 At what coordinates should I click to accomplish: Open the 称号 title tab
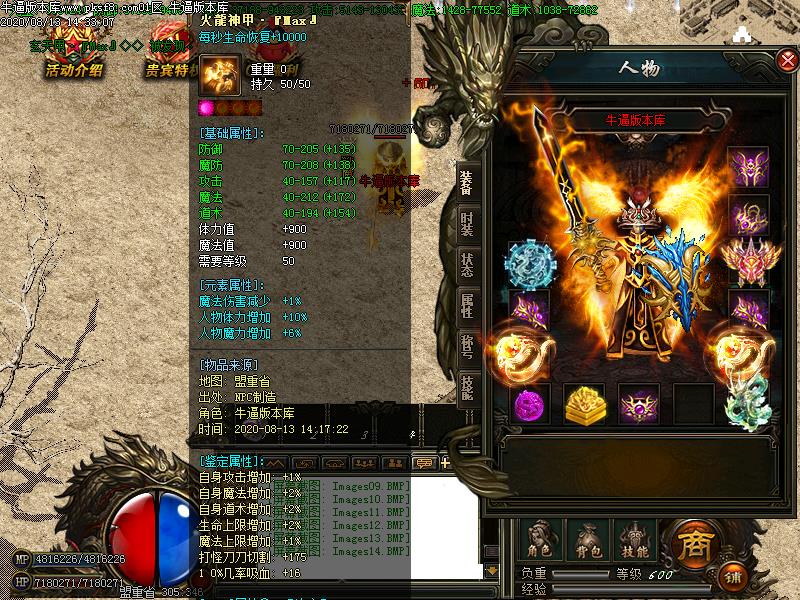point(467,346)
